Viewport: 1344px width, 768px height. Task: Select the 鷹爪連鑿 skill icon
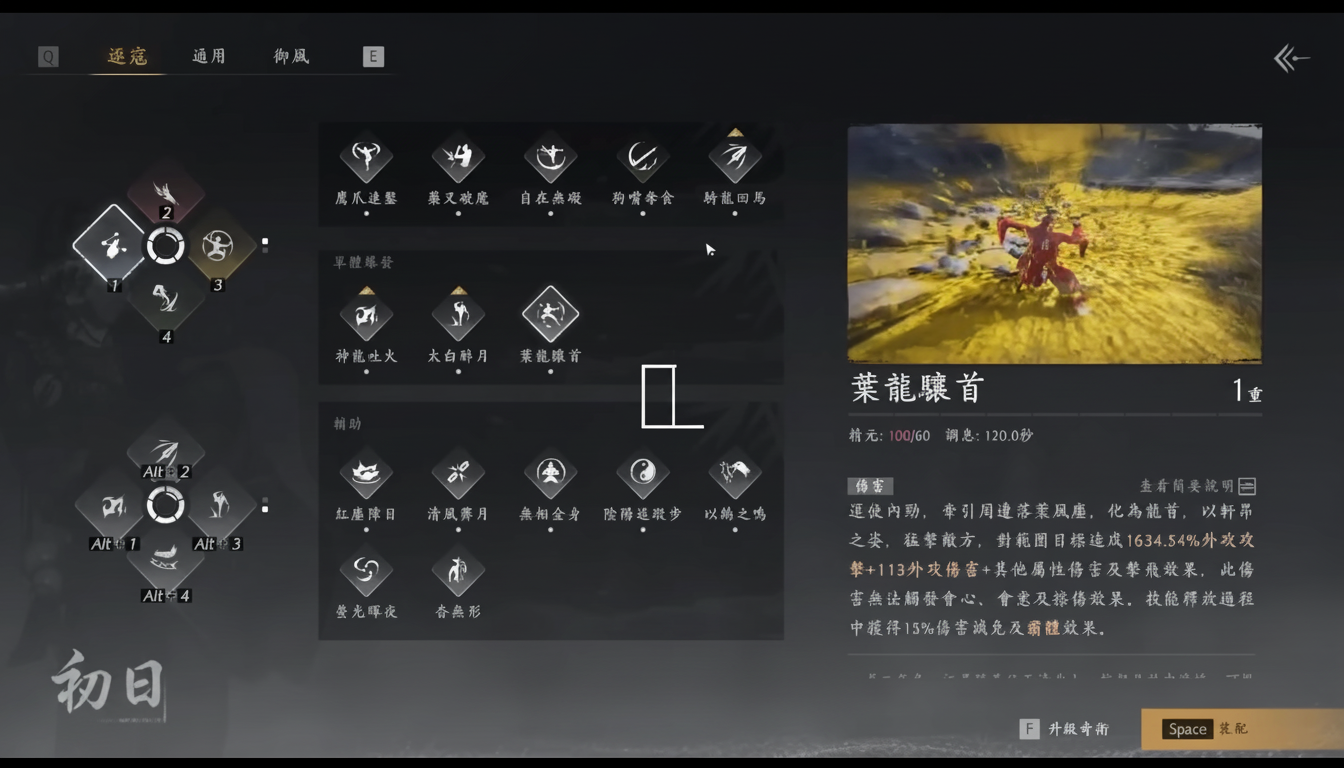[x=366, y=158]
